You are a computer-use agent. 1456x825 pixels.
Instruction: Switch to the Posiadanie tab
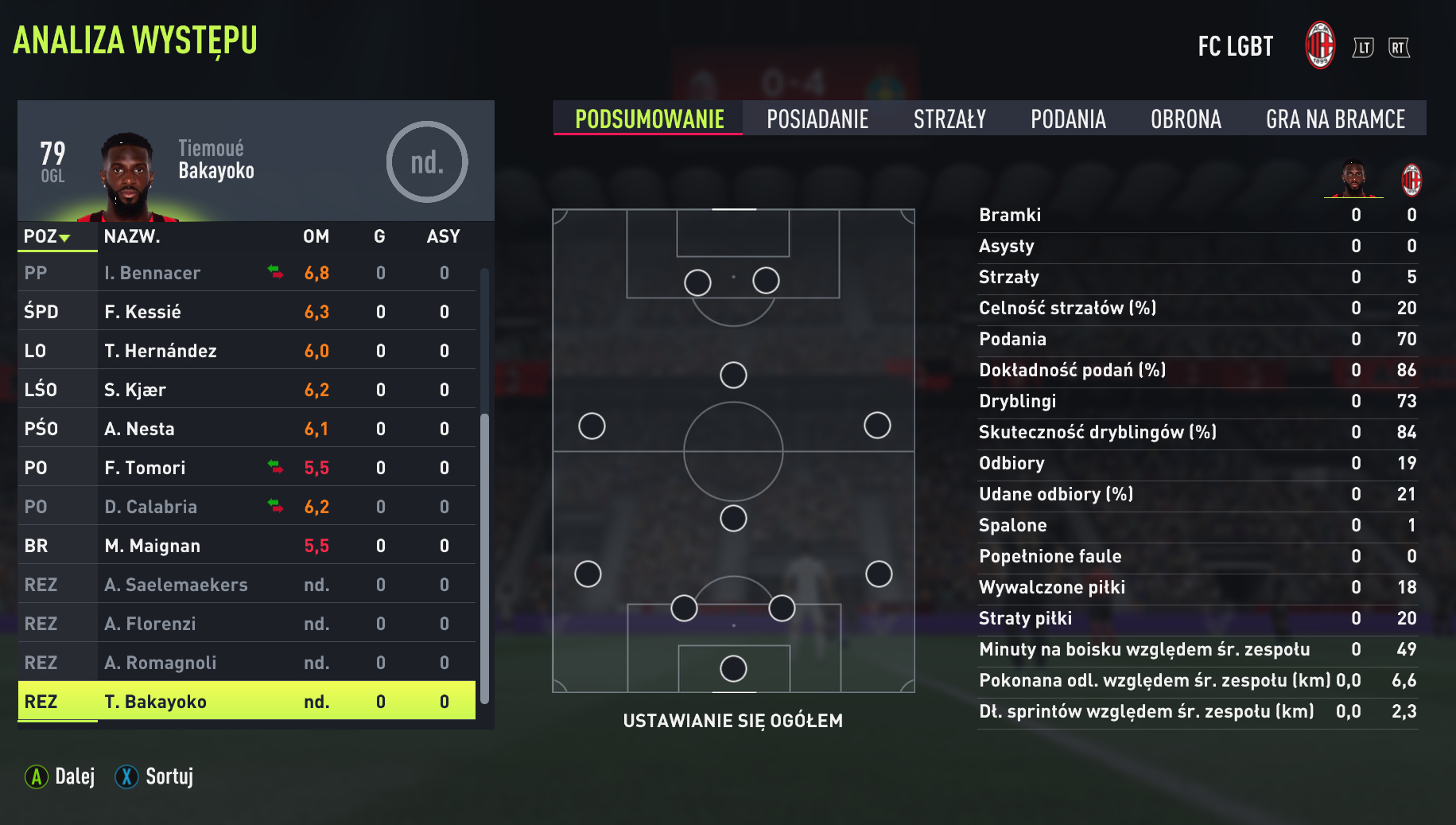click(817, 119)
